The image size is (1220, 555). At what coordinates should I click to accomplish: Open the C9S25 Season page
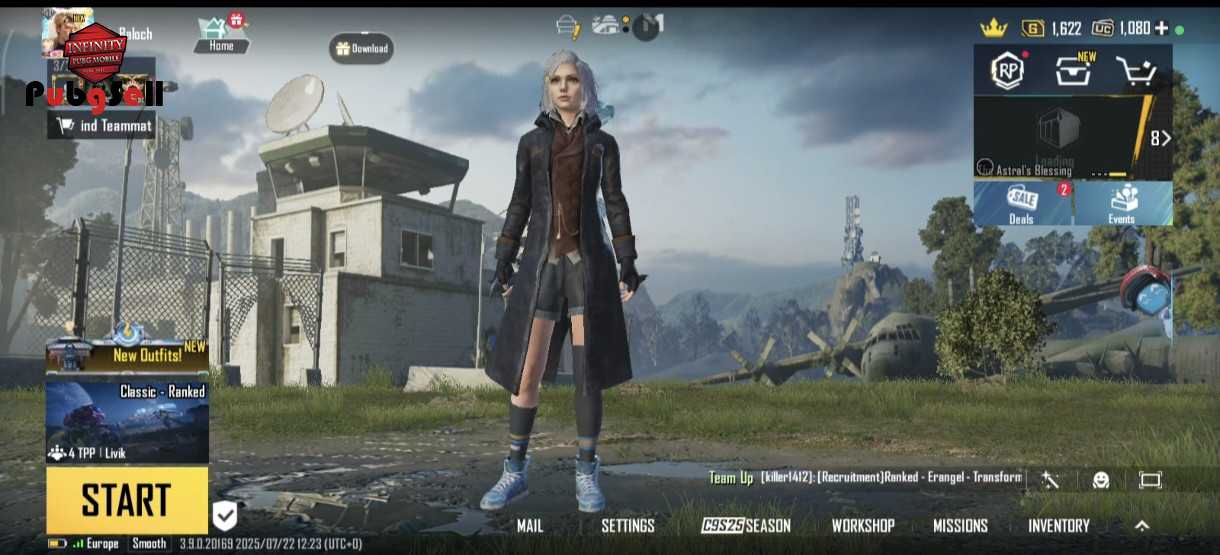pyautogui.click(x=746, y=526)
